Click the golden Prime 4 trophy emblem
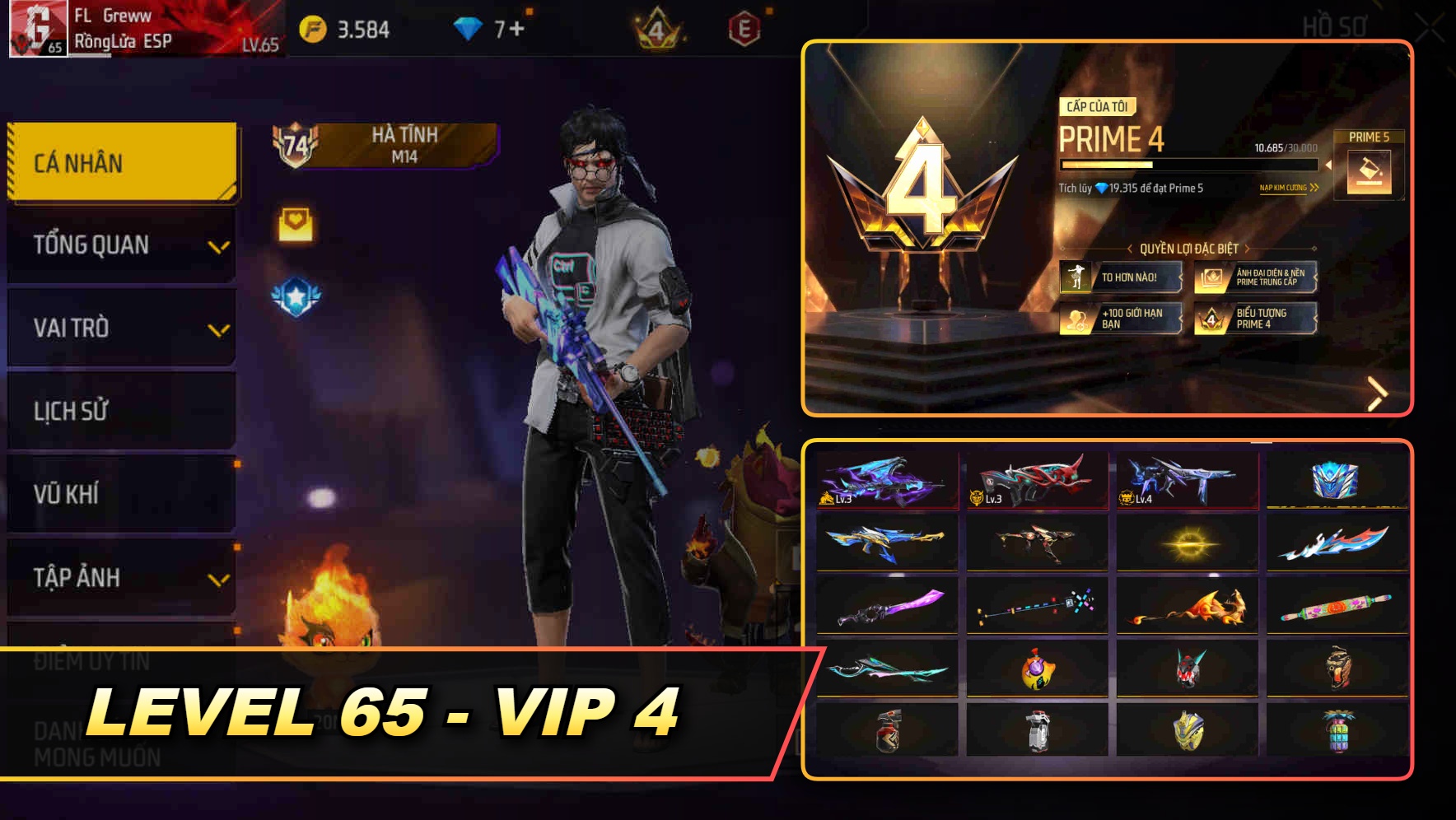Image resolution: width=1456 pixels, height=820 pixels. pos(925,189)
